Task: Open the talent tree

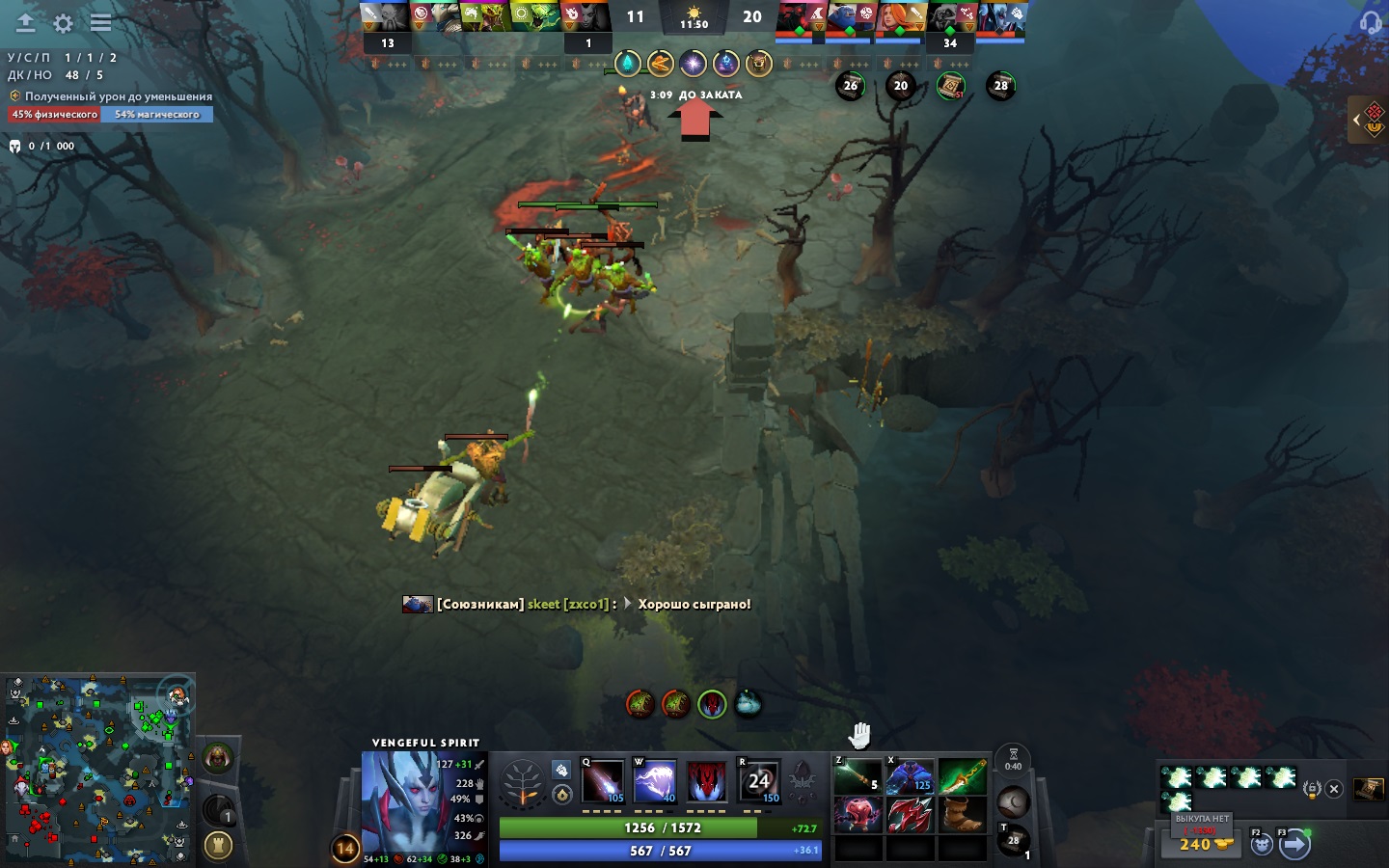Action: 522,783
